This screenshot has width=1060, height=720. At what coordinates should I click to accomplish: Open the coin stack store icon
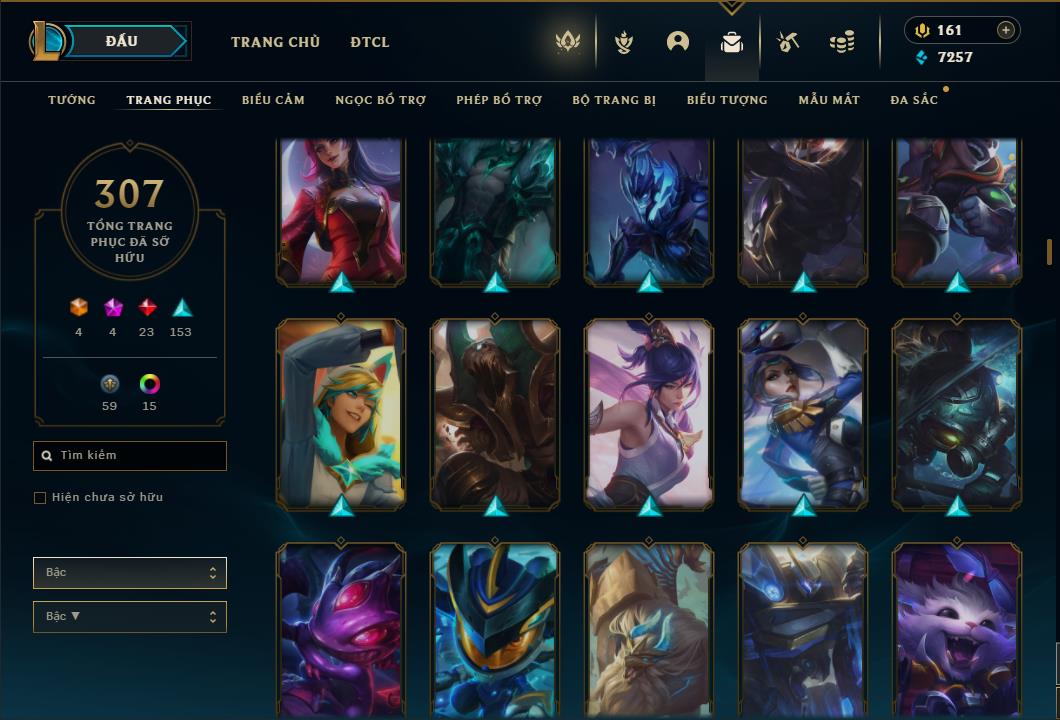point(842,42)
